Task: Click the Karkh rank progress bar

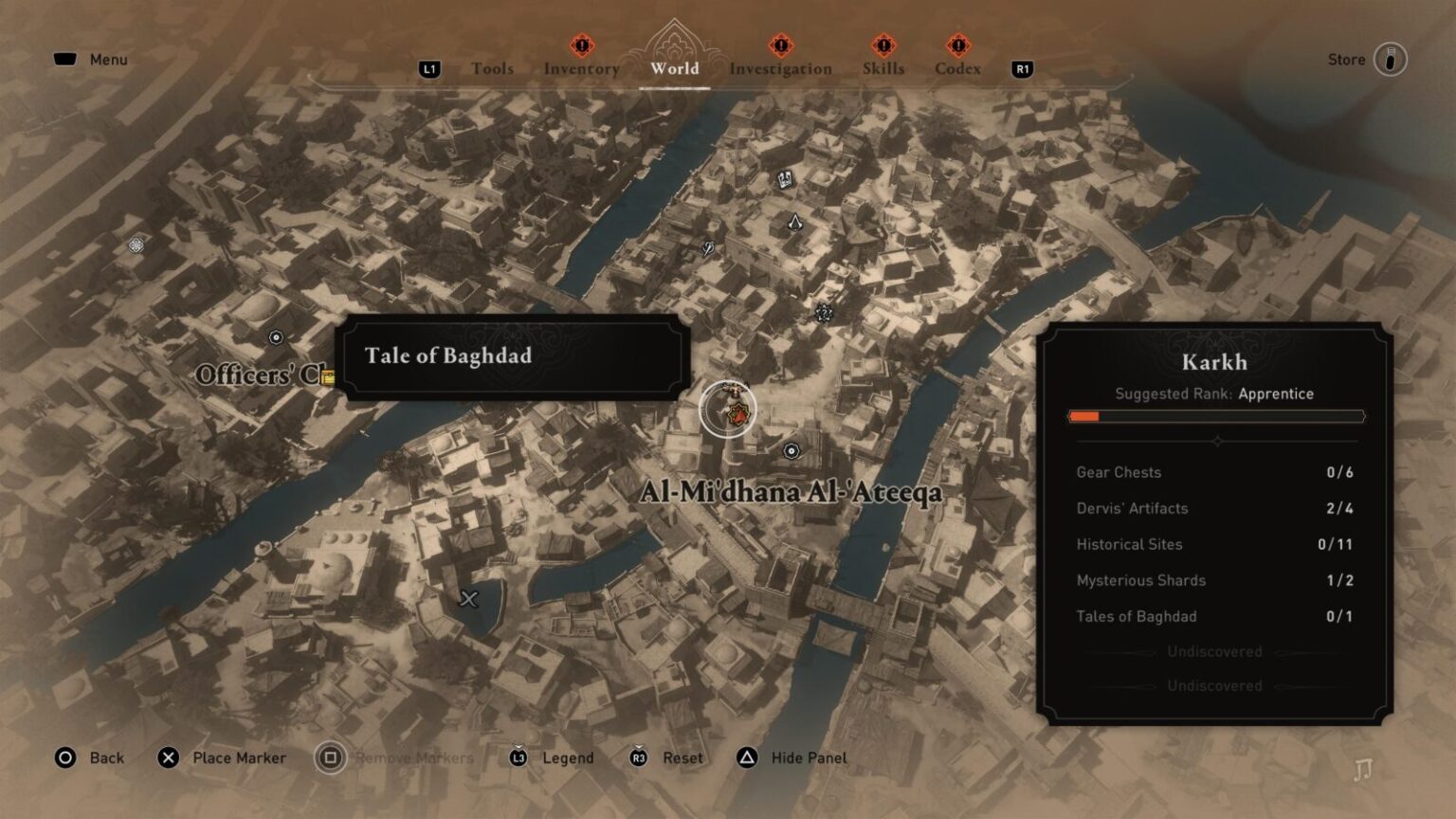Action: point(1216,415)
